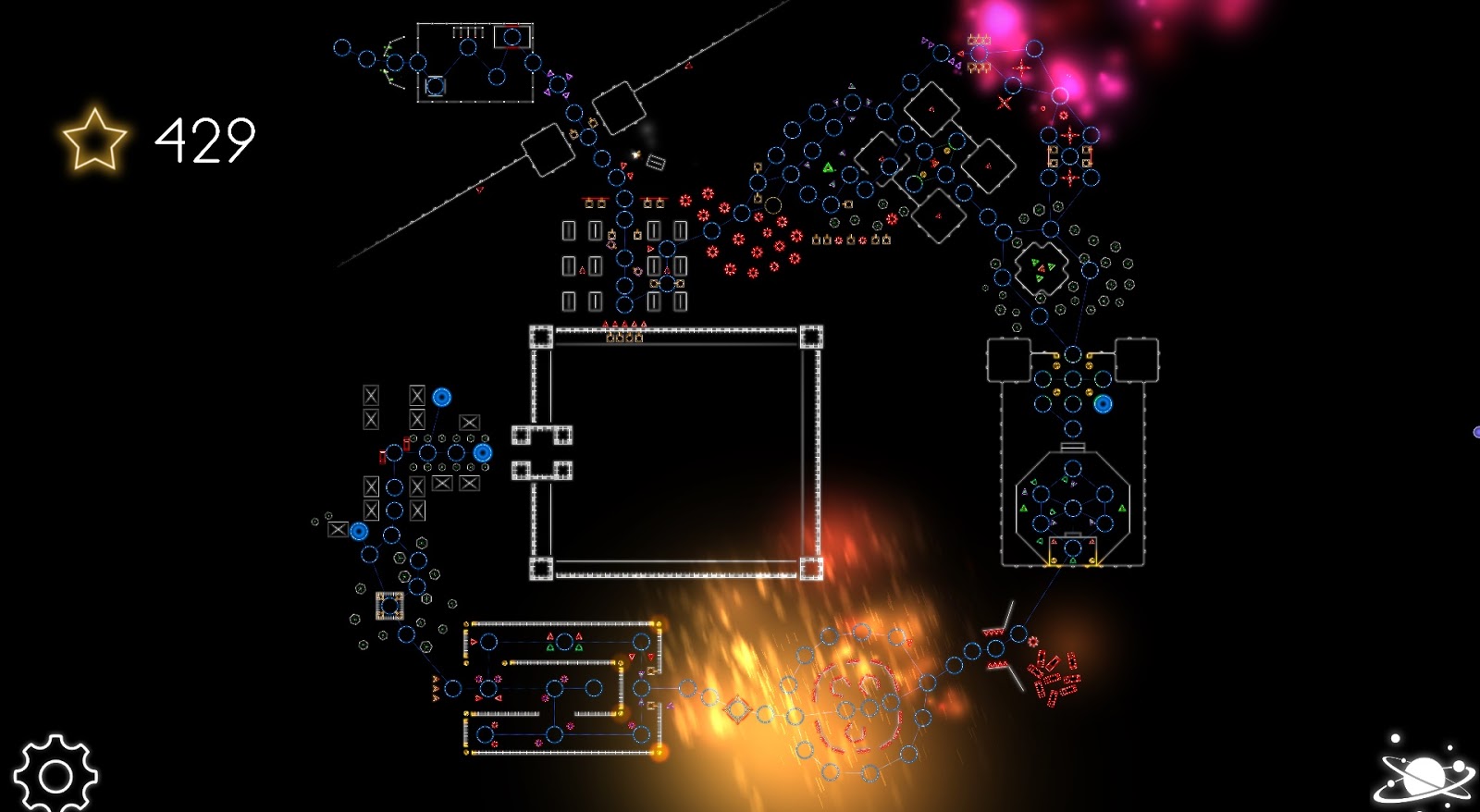1480x812 pixels.
Task: Click the glowing star score icon
Action: click(92, 141)
